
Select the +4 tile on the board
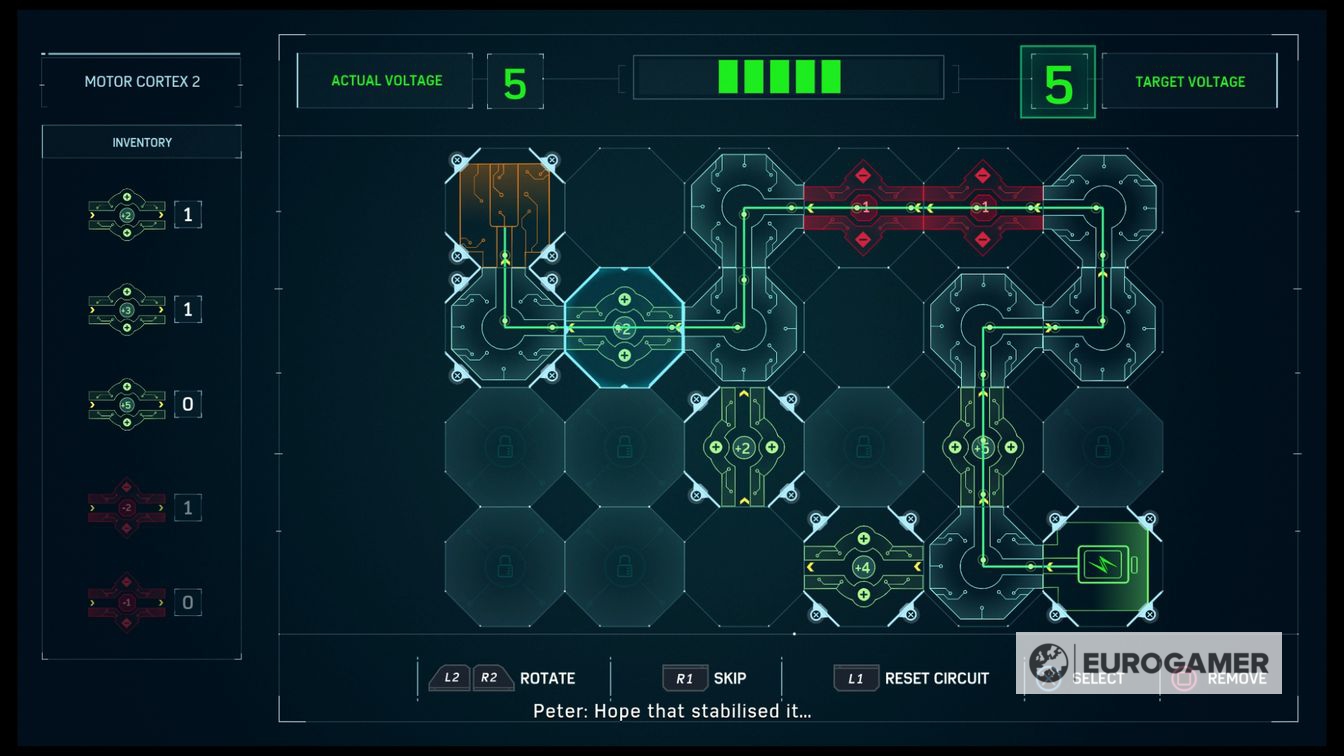[x=863, y=567]
